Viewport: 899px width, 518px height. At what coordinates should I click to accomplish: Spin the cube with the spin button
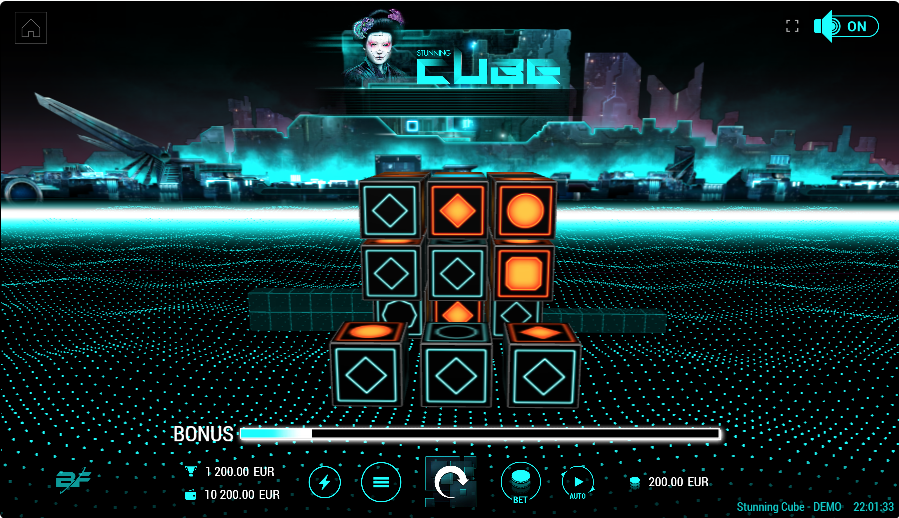click(x=451, y=482)
